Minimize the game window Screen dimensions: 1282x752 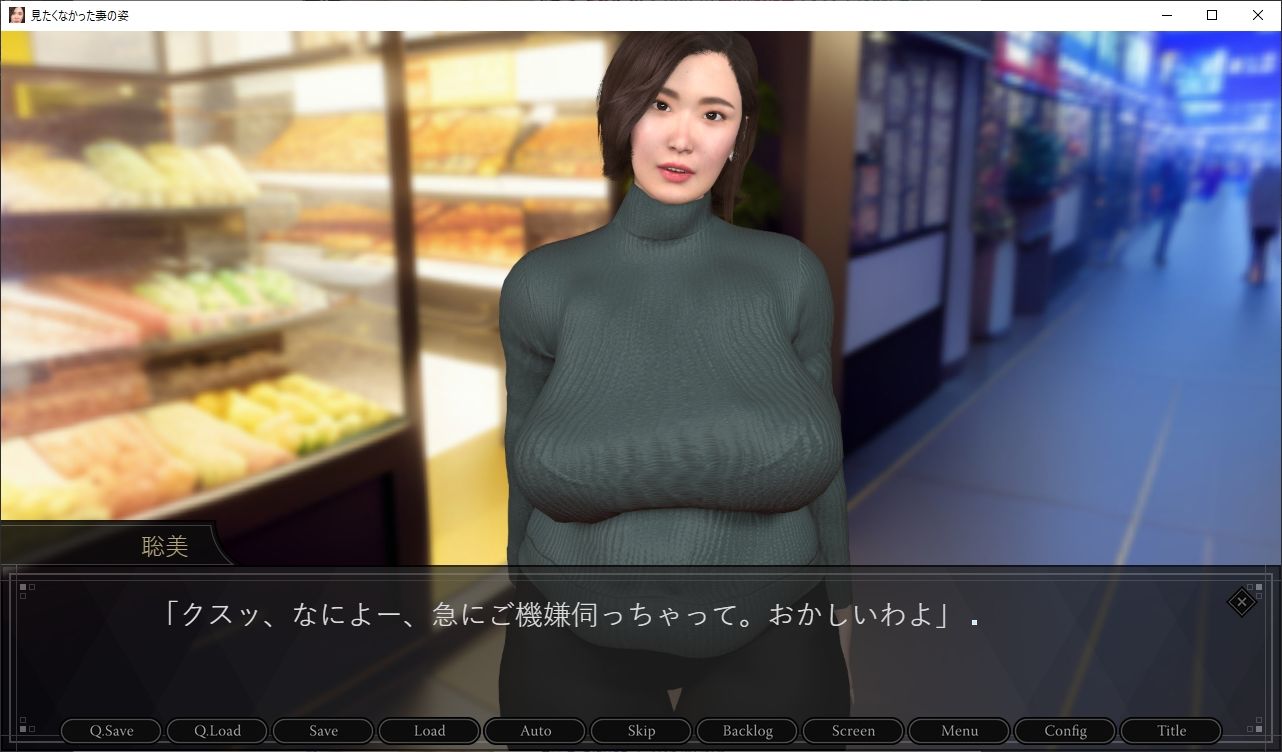pyautogui.click(x=1166, y=15)
